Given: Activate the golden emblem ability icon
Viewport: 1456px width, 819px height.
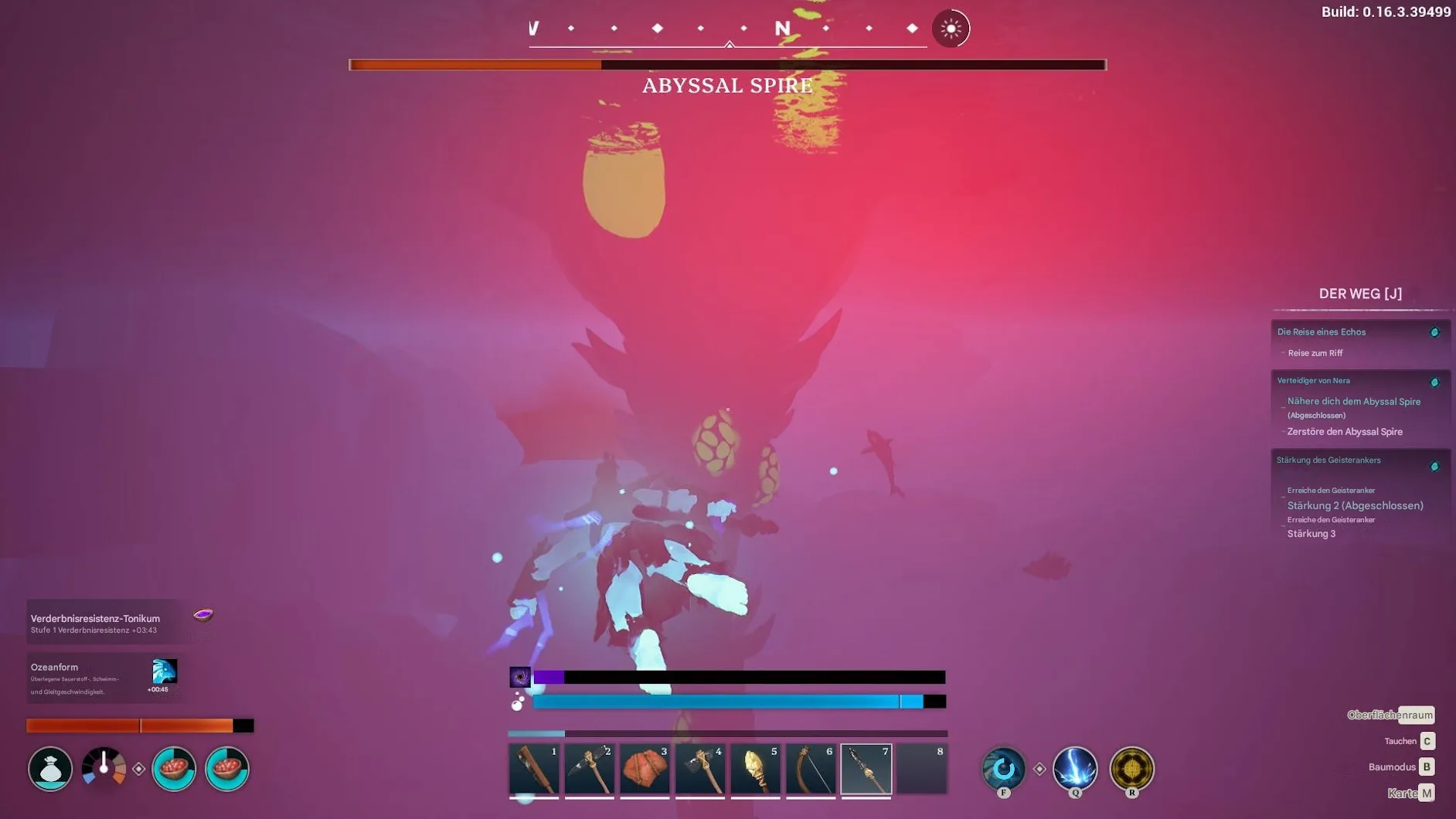Looking at the screenshot, I should [x=1131, y=769].
